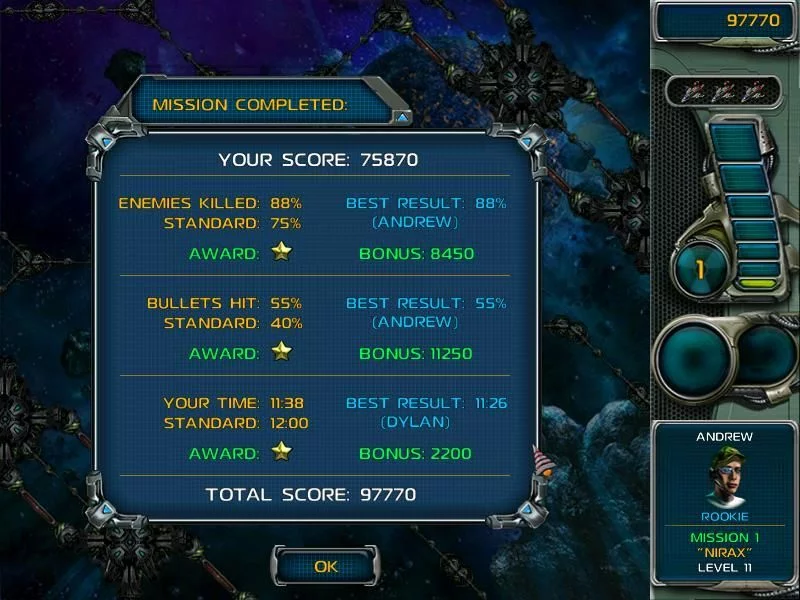
Task: Confirm the mission results with OK
Action: click(x=326, y=566)
